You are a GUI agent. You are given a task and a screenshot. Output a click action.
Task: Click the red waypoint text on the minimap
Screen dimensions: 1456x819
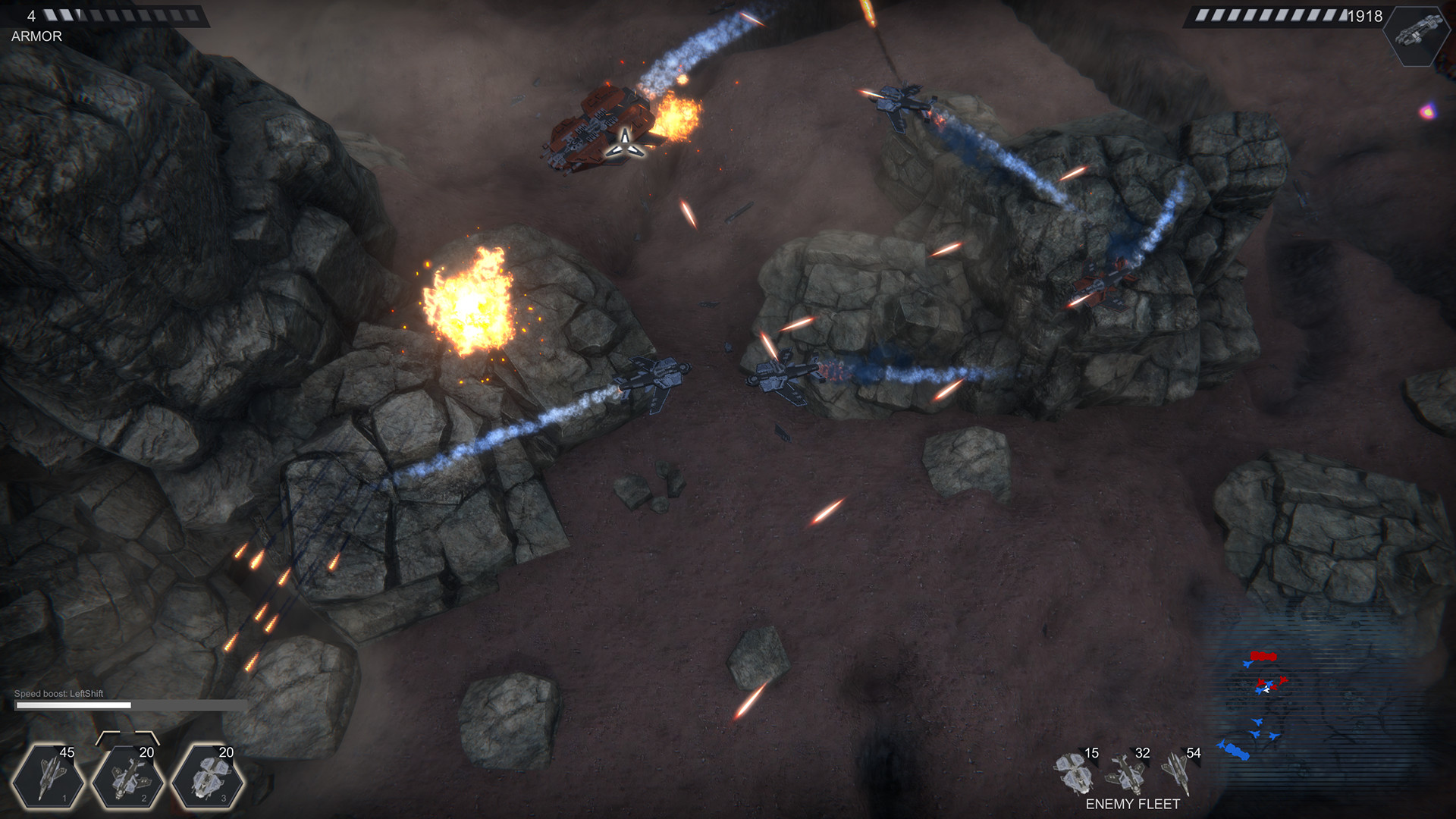(1263, 655)
